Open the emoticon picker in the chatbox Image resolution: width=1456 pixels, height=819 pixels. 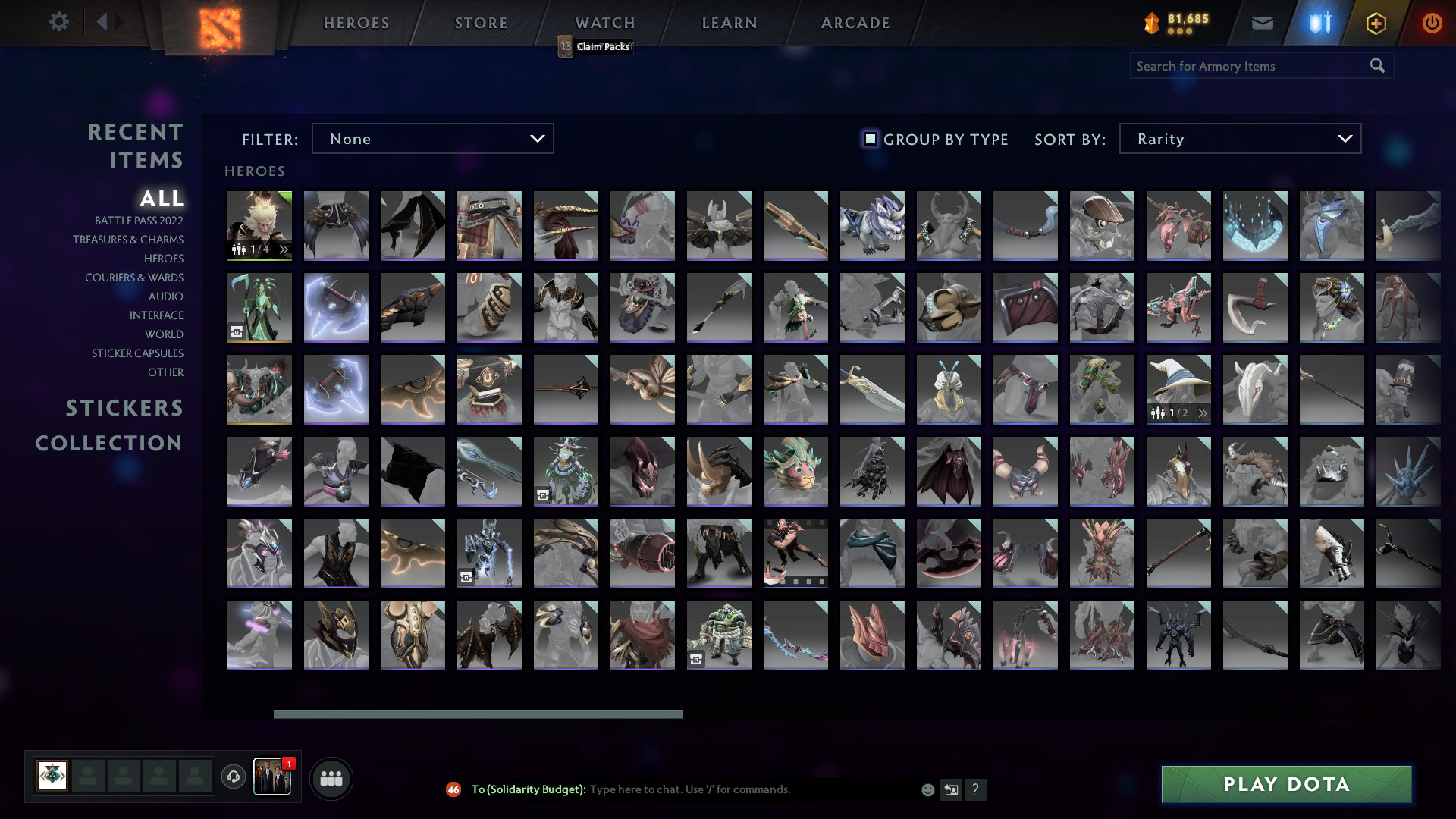pyautogui.click(x=927, y=789)
